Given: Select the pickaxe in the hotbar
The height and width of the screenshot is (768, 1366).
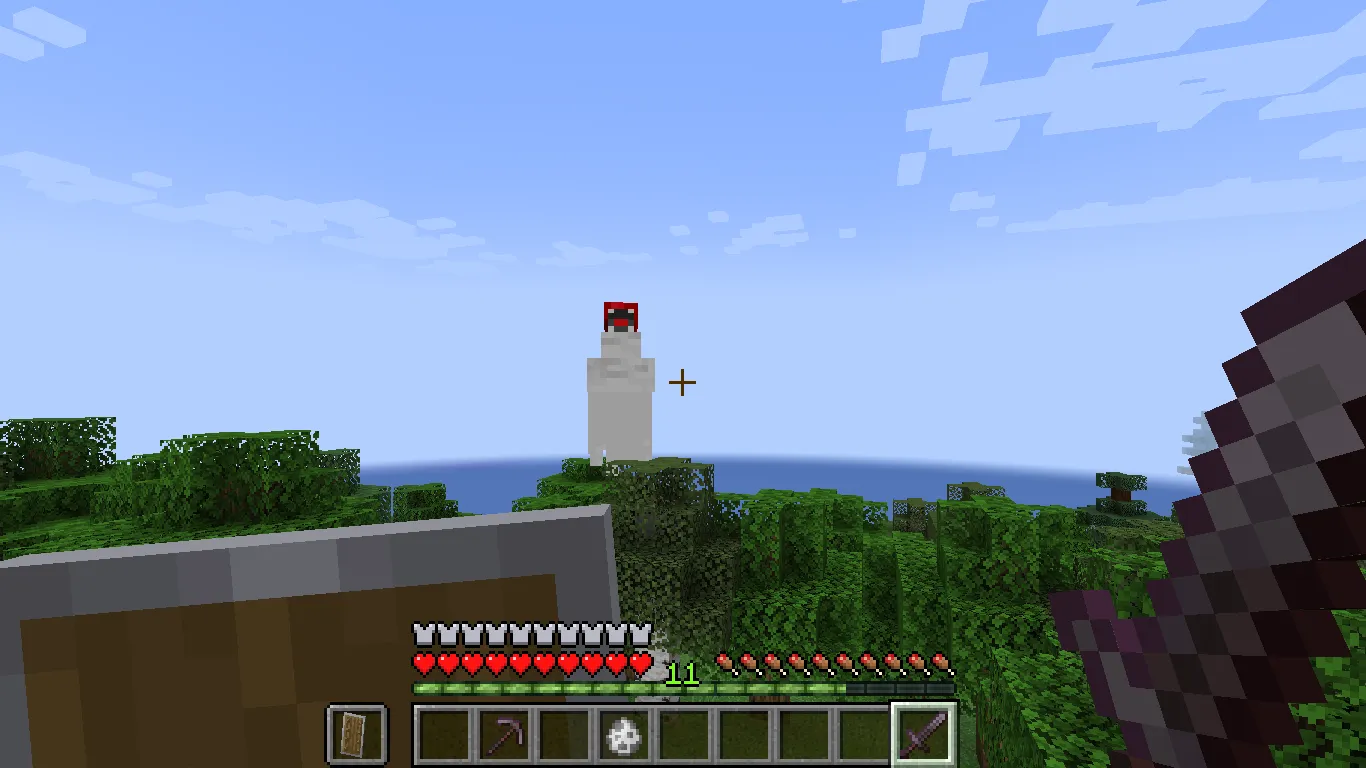Looking at the screenshot, I should point(501,733).
